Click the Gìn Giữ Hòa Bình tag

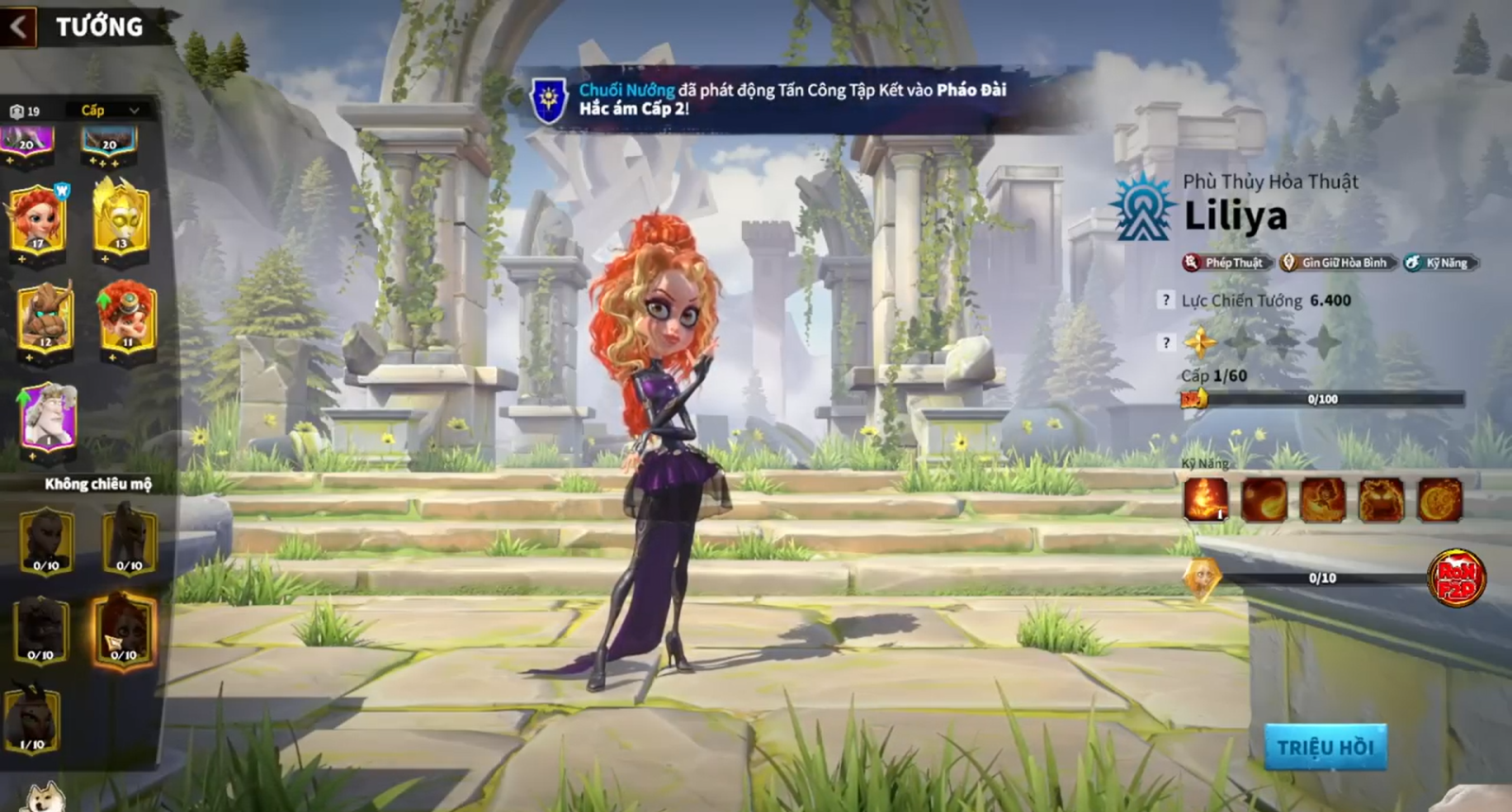pos(1337,263)
